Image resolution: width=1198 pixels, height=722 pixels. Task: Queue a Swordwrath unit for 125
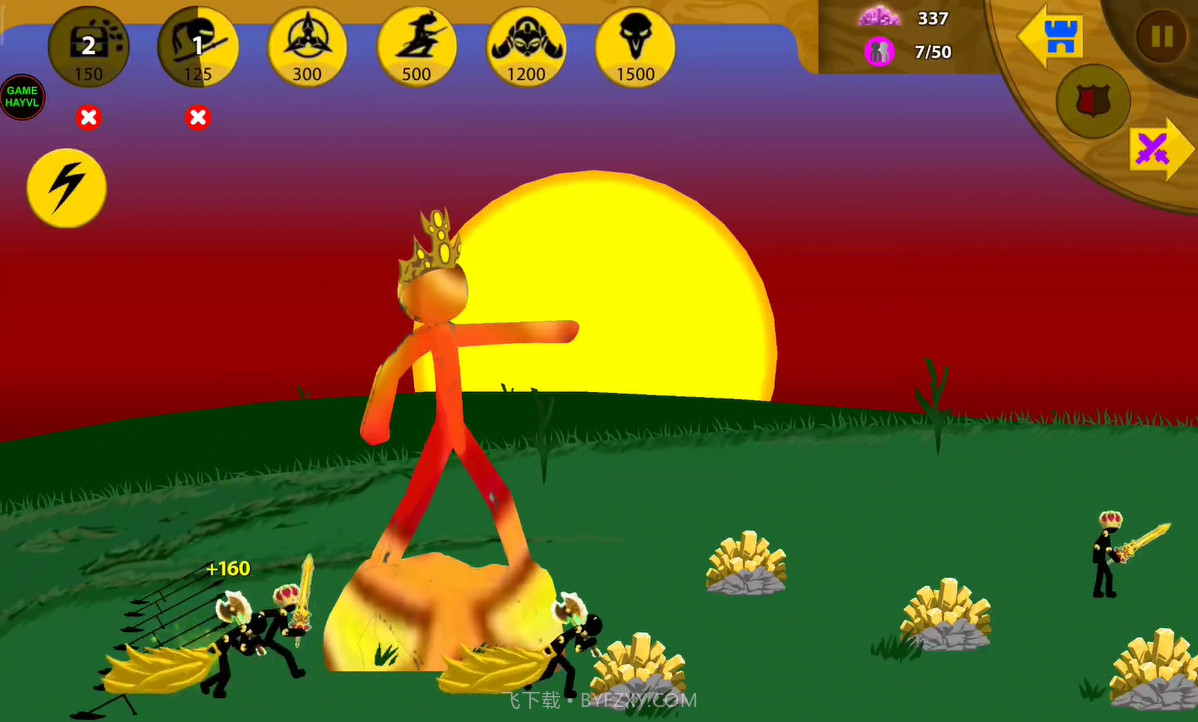198,48
